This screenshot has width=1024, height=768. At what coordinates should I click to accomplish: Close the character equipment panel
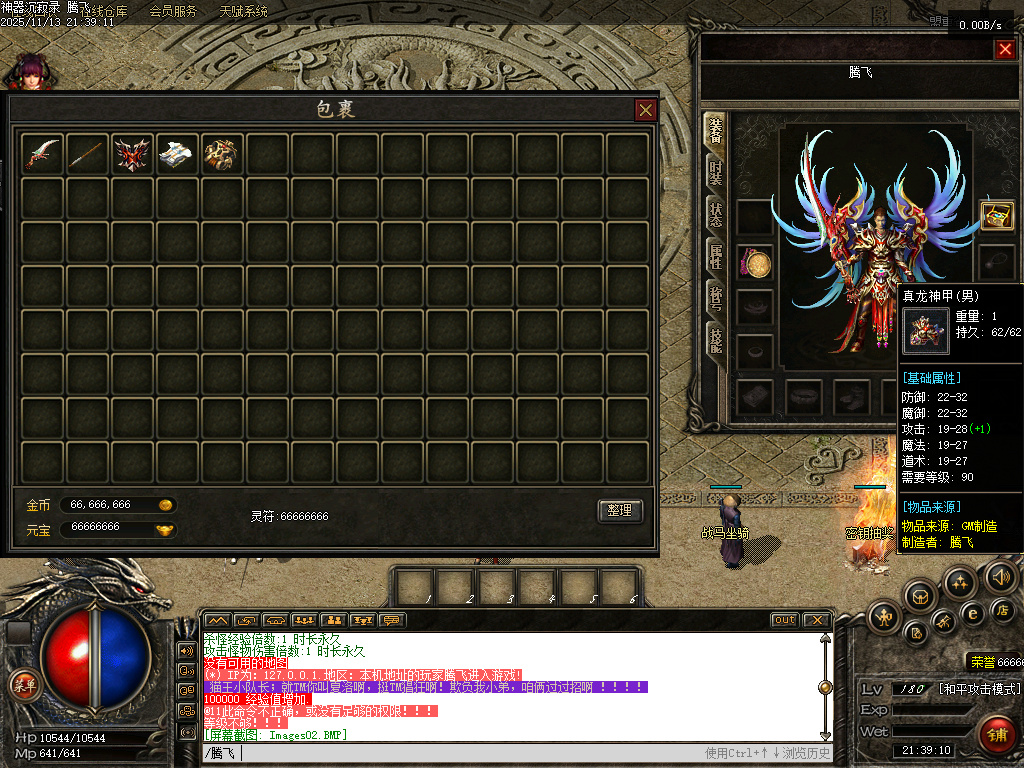pos(1005,49)
